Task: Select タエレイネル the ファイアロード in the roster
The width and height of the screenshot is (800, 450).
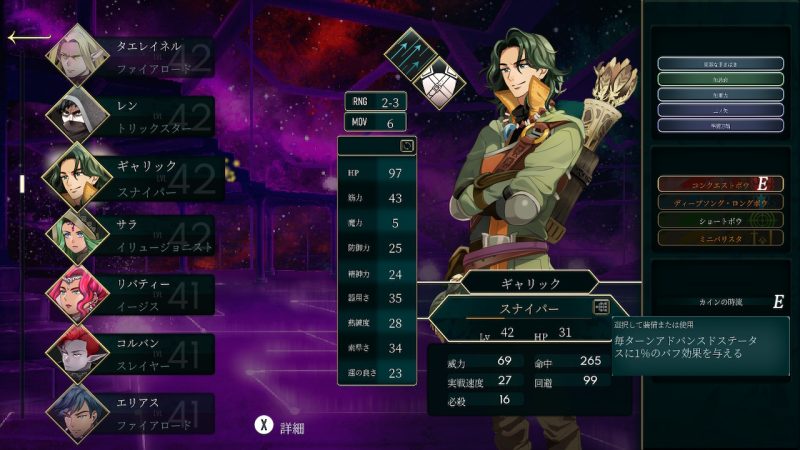Action: tap(130, 57)
